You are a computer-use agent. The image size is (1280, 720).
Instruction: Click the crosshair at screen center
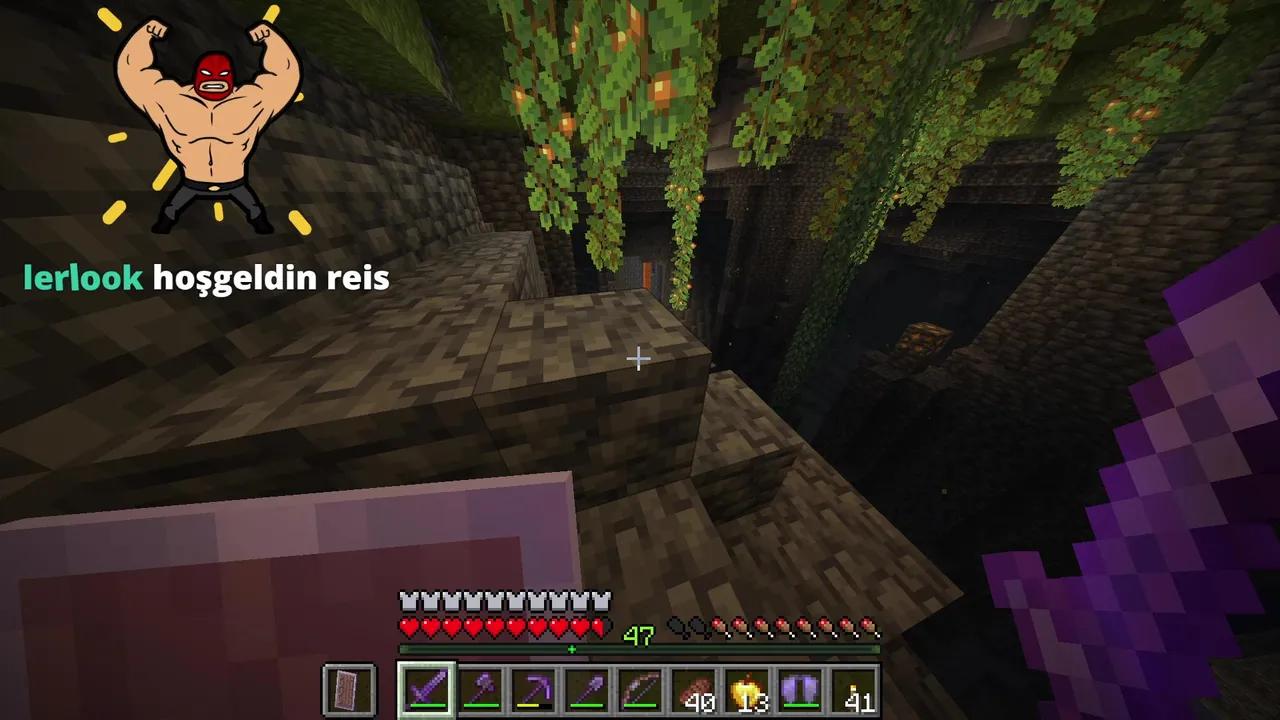coord(638,358)
